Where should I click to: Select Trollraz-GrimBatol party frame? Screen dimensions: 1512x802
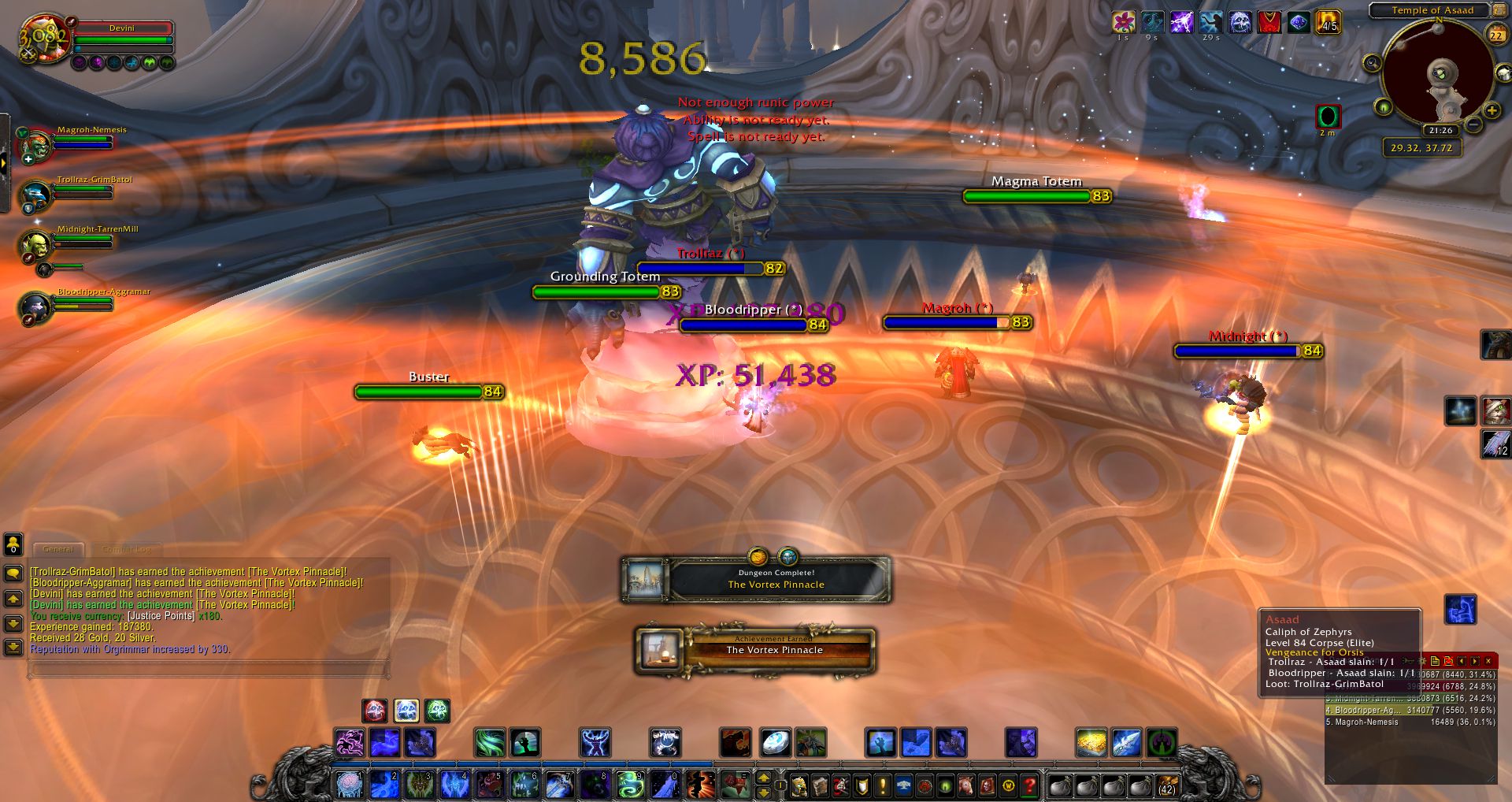[x=37, y=195]
